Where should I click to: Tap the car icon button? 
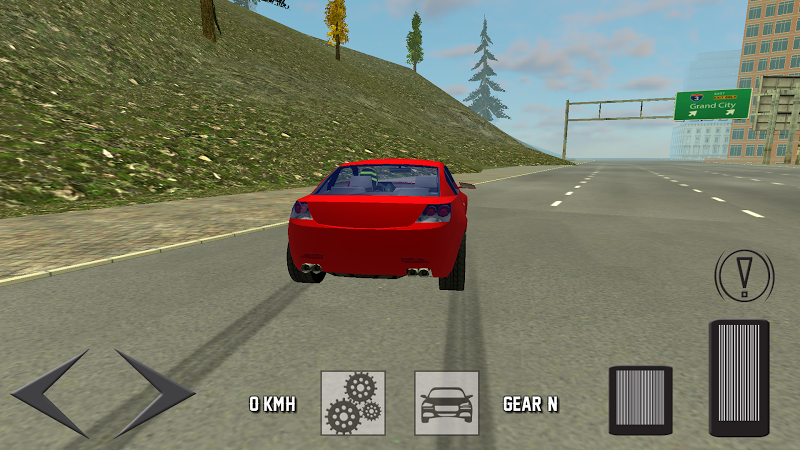447,403
